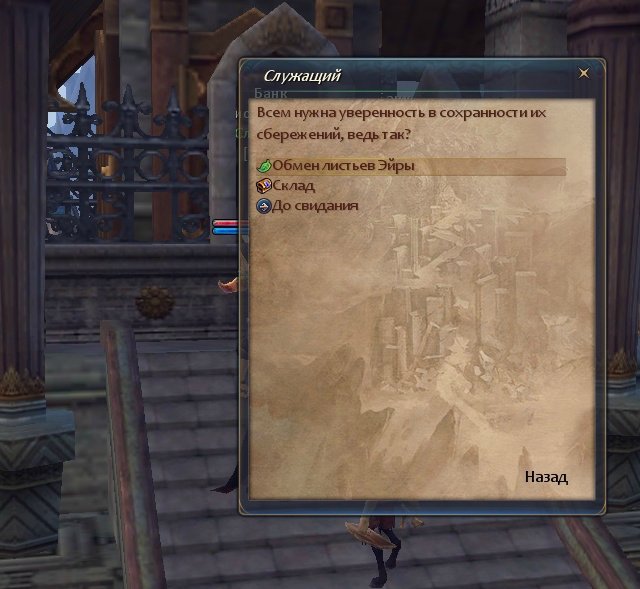The image size is (640, 589).
Task: Select the До свидания farewell option
Action: [x=315, y=206]
